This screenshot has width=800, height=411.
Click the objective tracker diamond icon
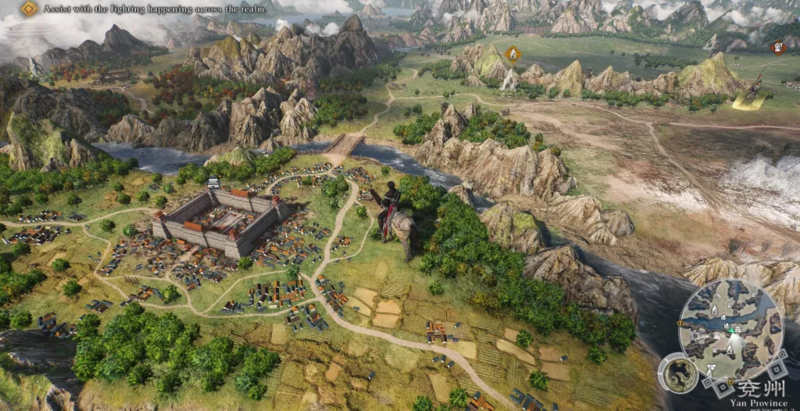pyautogui.click(x=29, y=9)
